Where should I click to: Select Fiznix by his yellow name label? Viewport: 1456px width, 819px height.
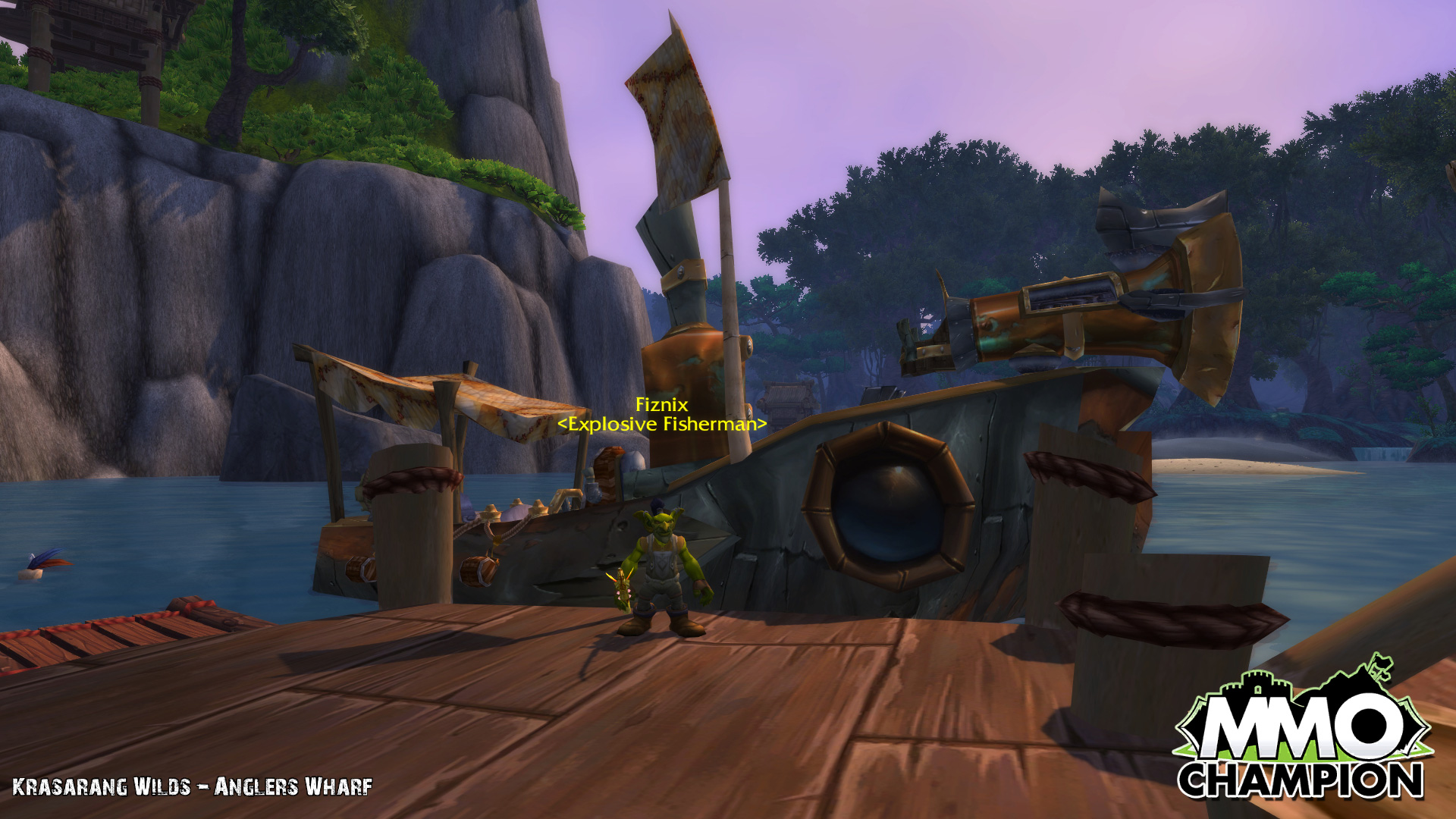pos(661,405)
